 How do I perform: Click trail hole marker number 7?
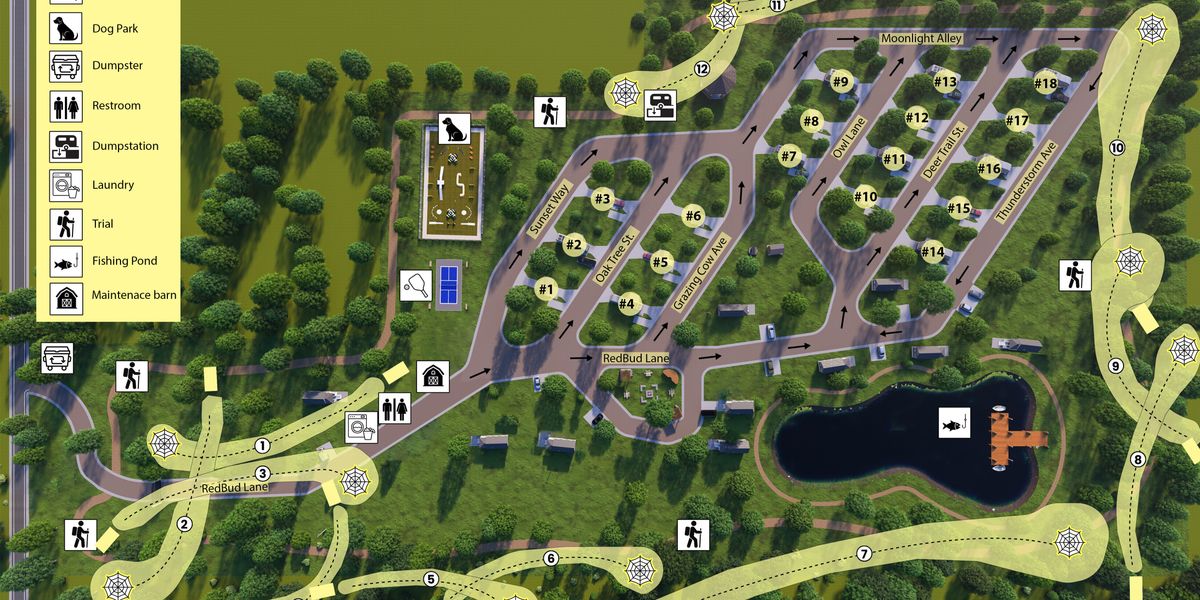(864, 554)
